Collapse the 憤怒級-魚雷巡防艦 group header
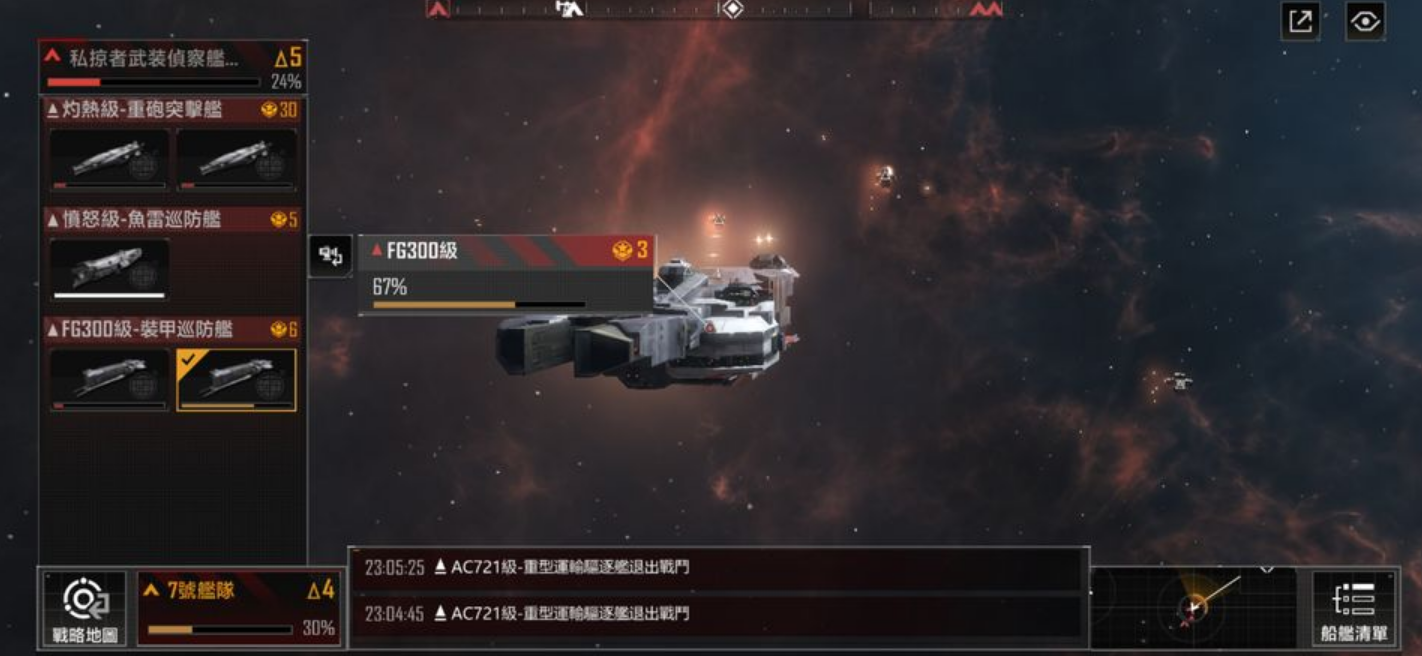This screenshot has height=656, width=1422. point(172,219)
